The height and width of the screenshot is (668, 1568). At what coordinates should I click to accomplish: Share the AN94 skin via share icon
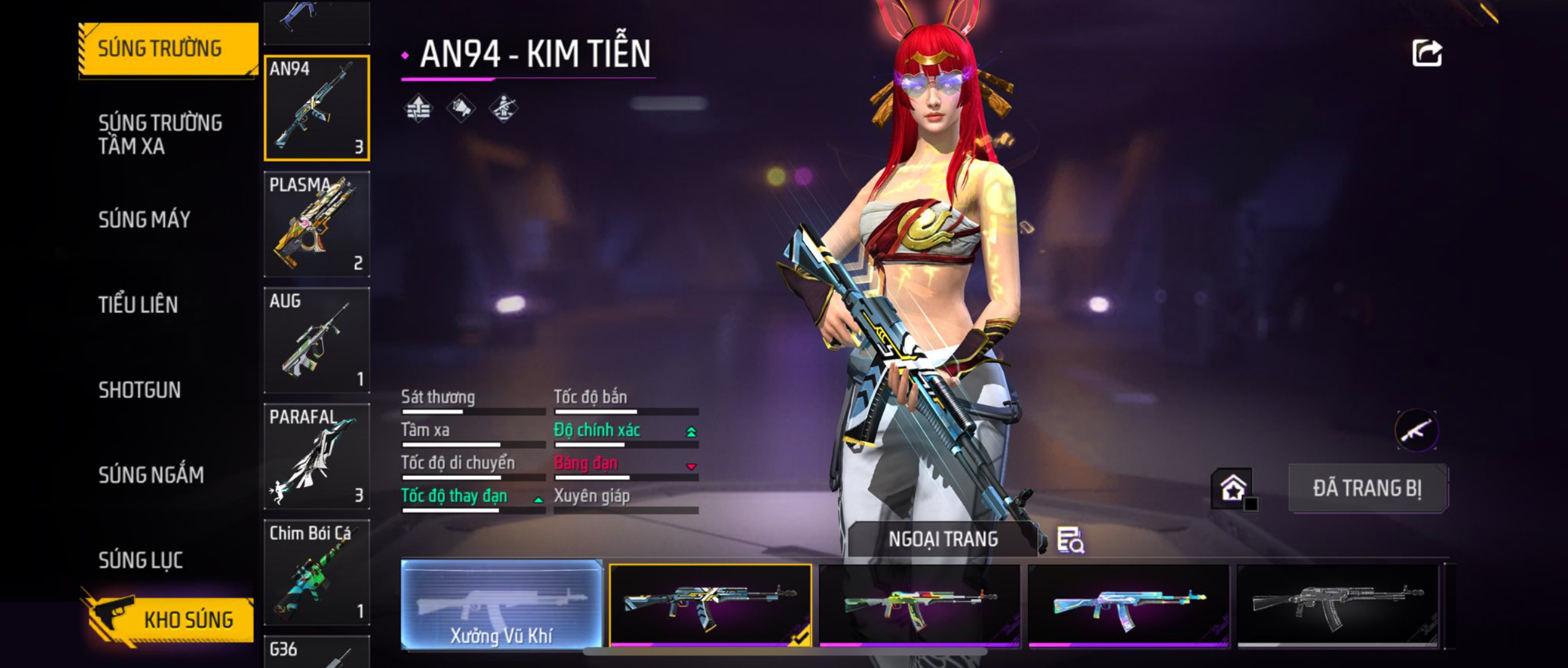tap(1426, 53)
